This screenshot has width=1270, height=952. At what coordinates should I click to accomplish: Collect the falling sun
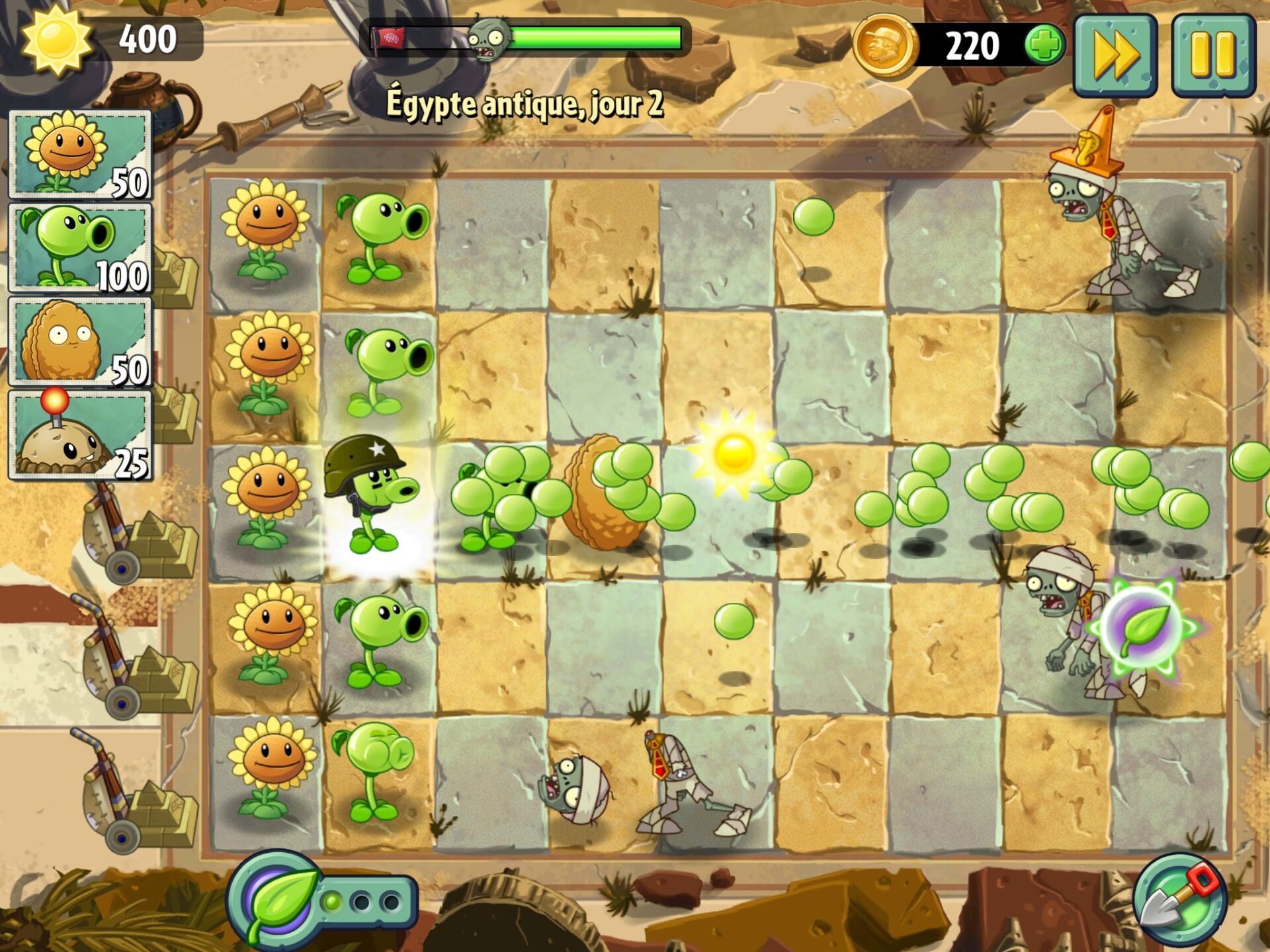[734, 454]
